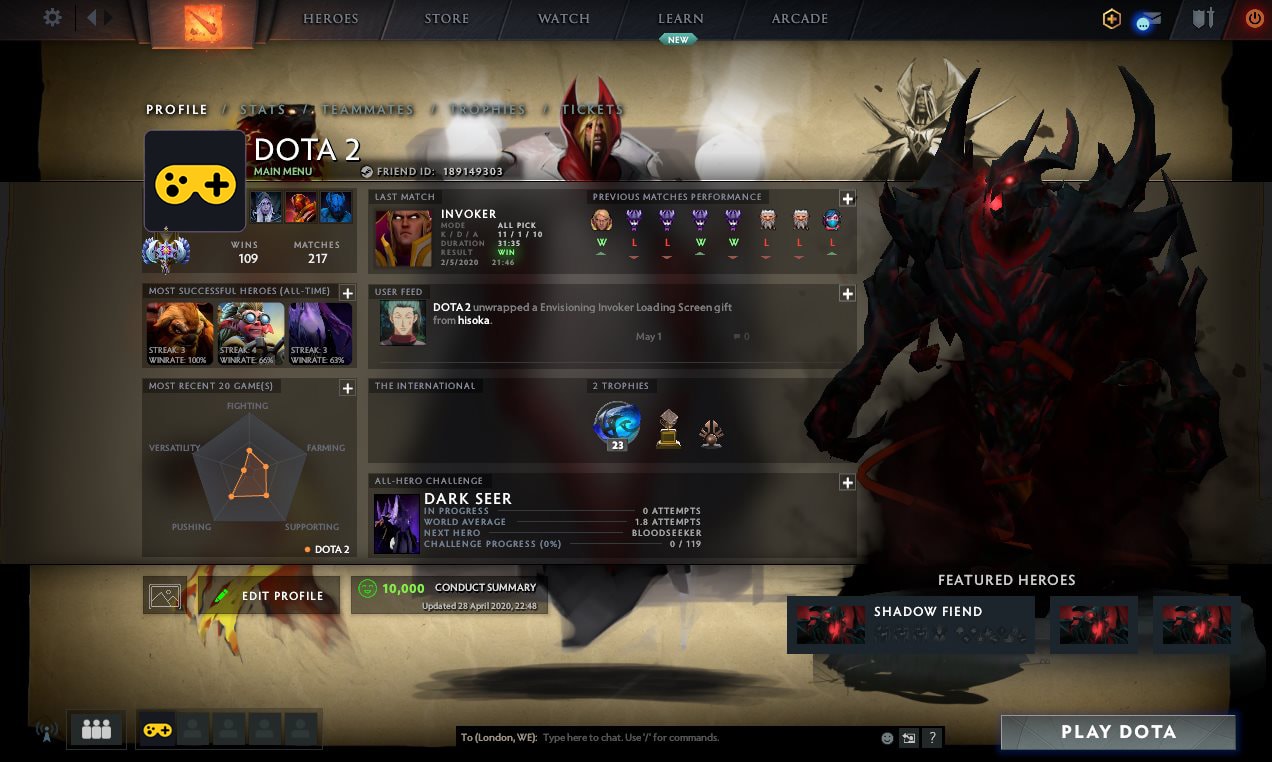Viewport: 1272px width, 762px height.
Task: Switch to the Stats tab
Action: tap(262, 110)
